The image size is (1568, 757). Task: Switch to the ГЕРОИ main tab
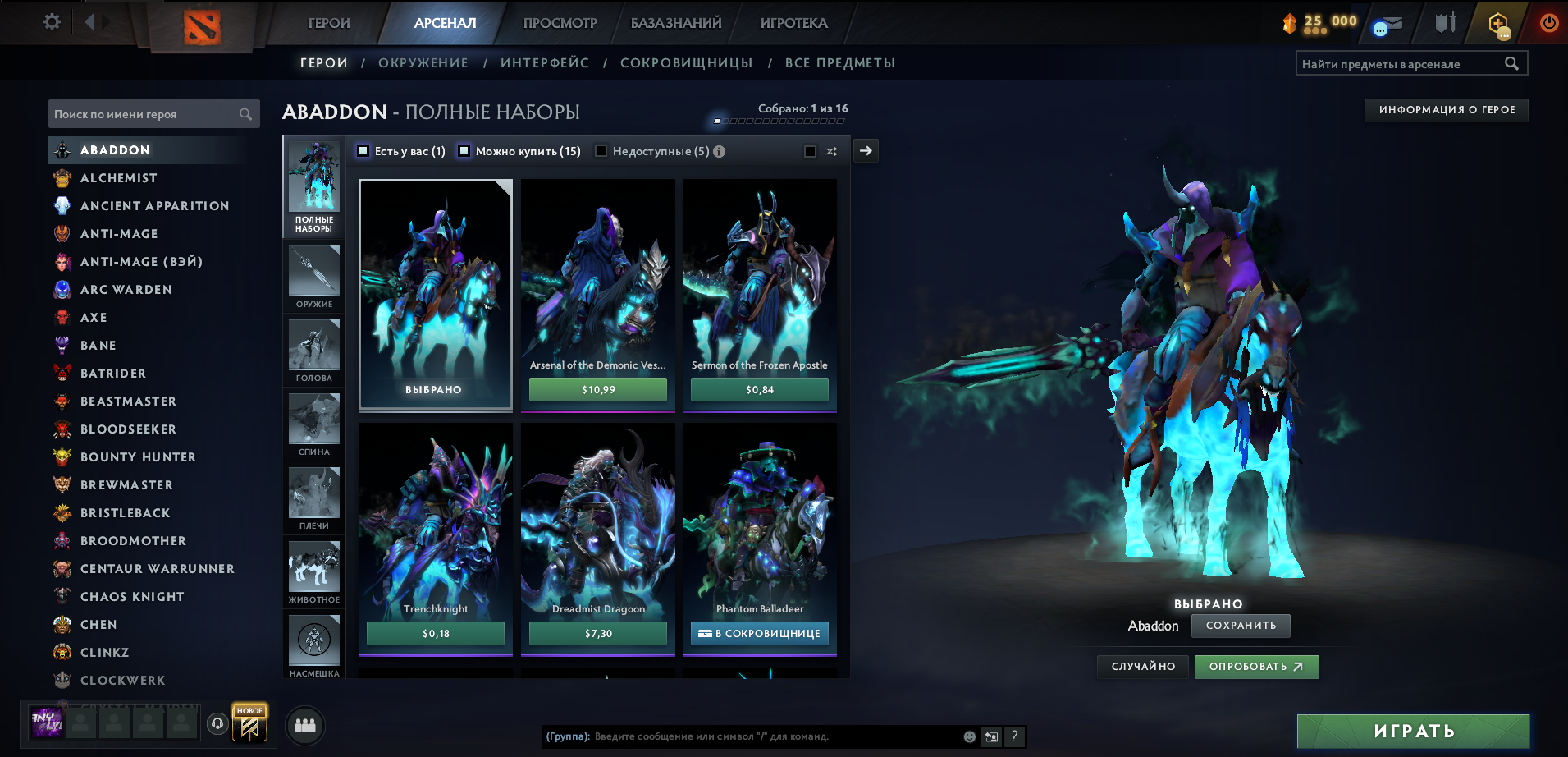[329, 23]
